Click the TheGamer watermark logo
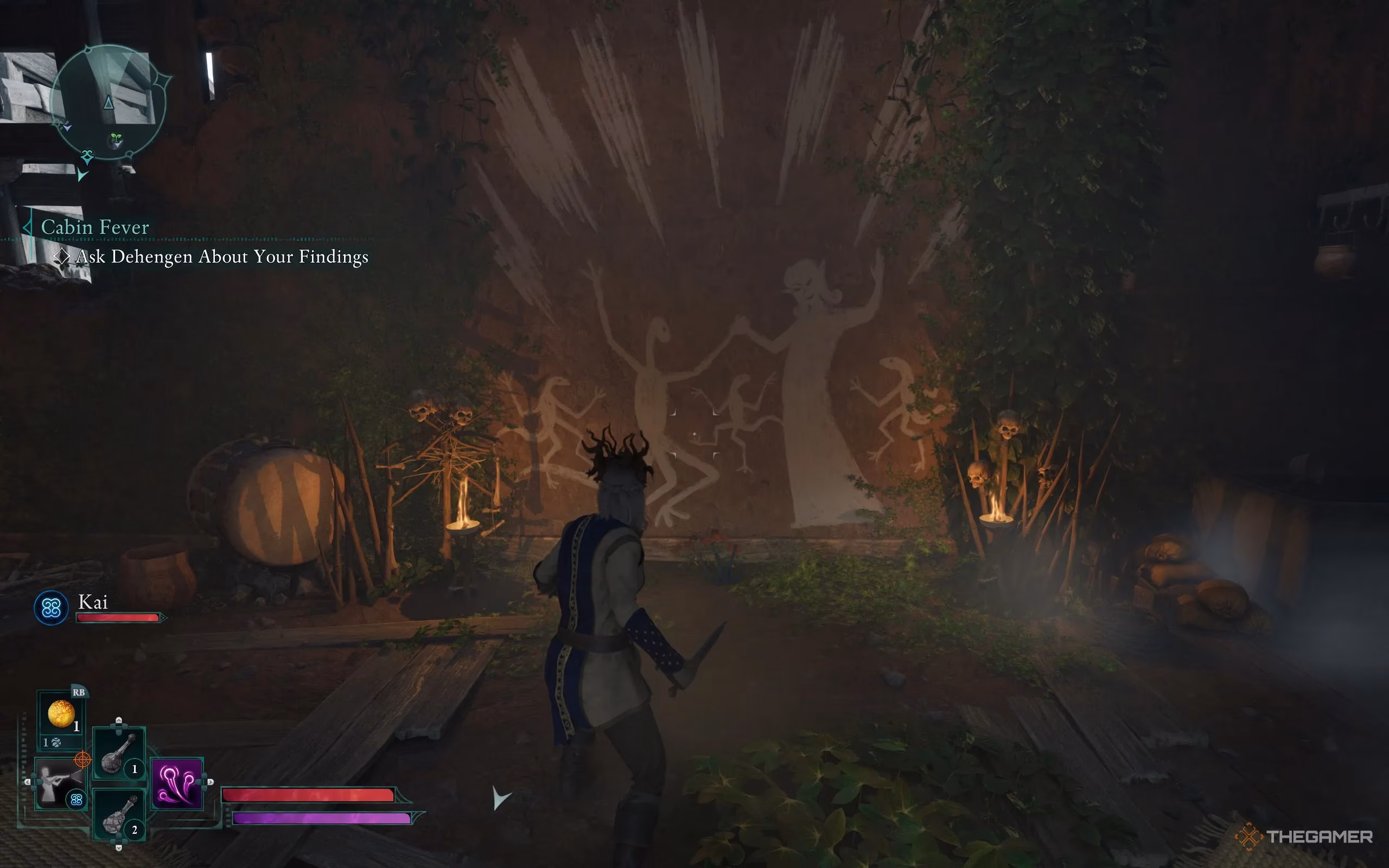Viewport: 1389px width, 868px height. 1303,837
